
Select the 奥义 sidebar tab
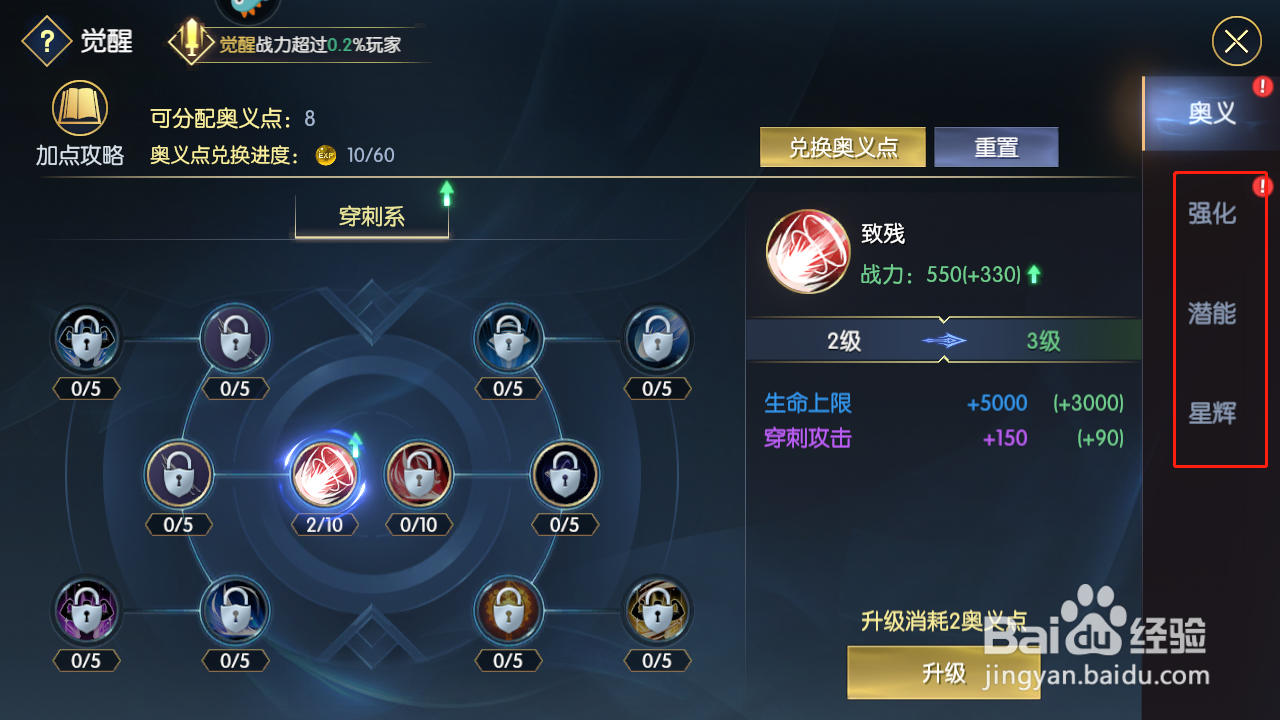pyautogui.click(x=1213, y=112)
